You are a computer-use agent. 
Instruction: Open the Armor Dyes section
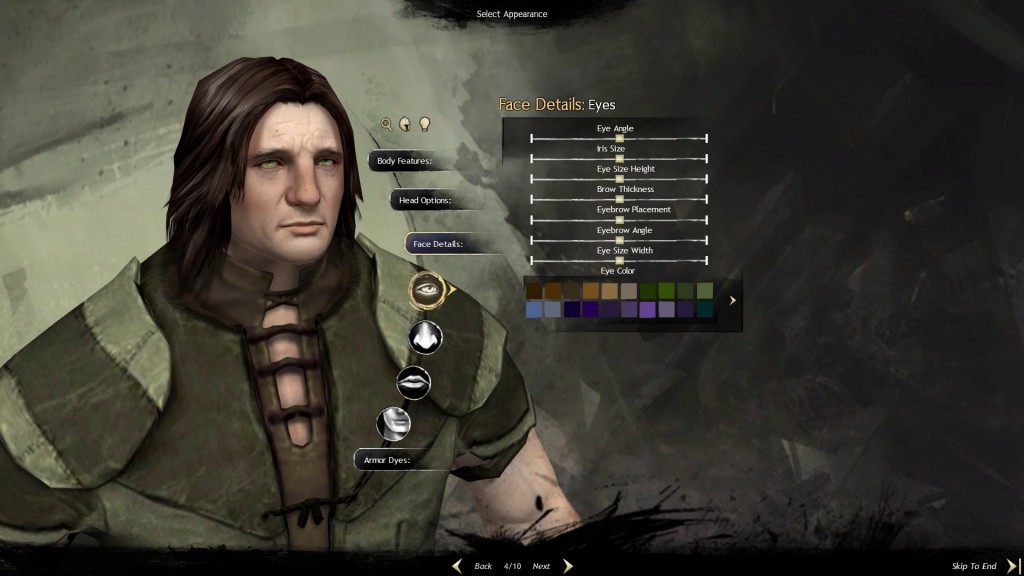click(x=388, y=460)
